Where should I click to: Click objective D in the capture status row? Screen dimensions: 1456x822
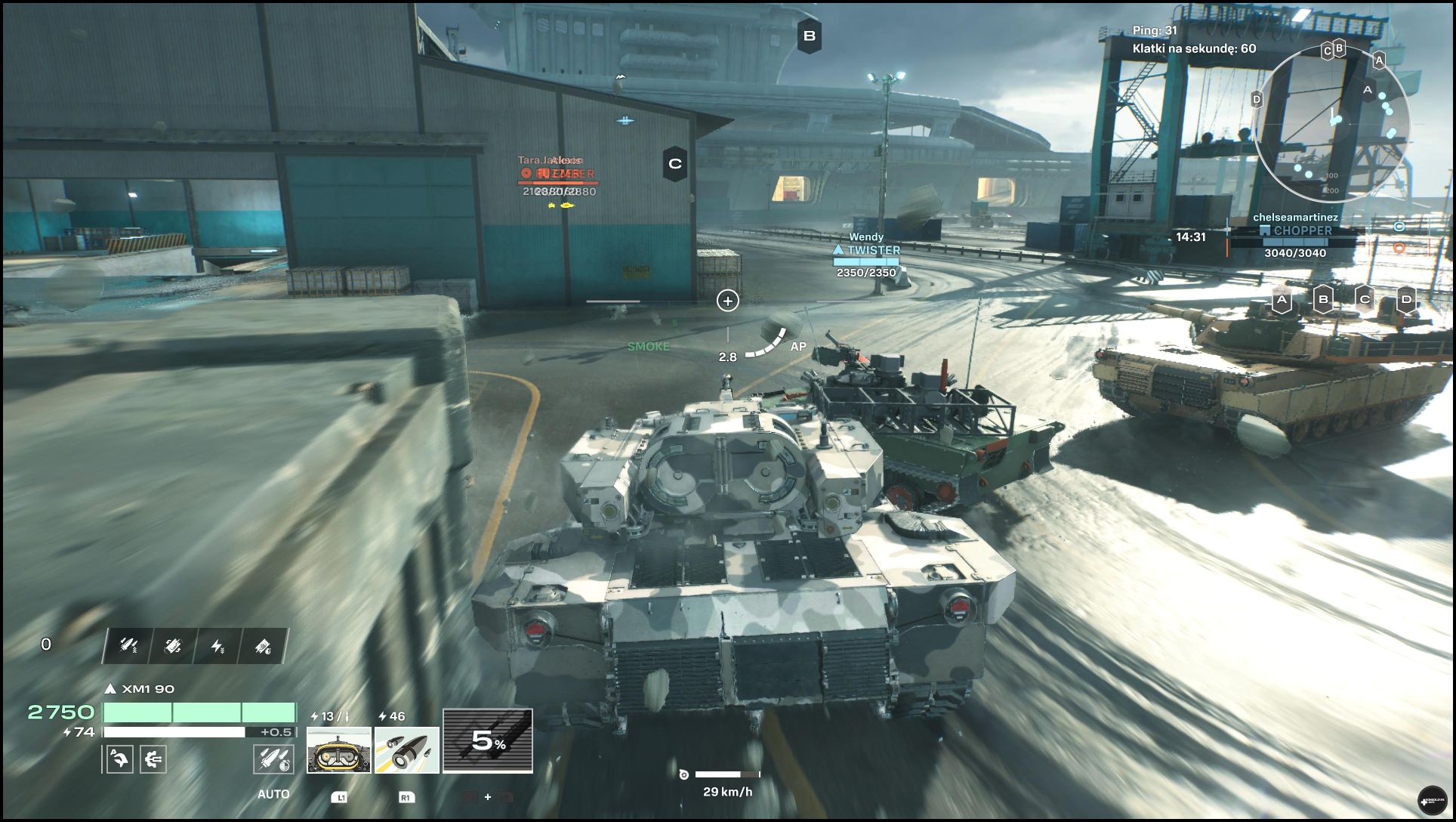click(x=1406, y=299)
